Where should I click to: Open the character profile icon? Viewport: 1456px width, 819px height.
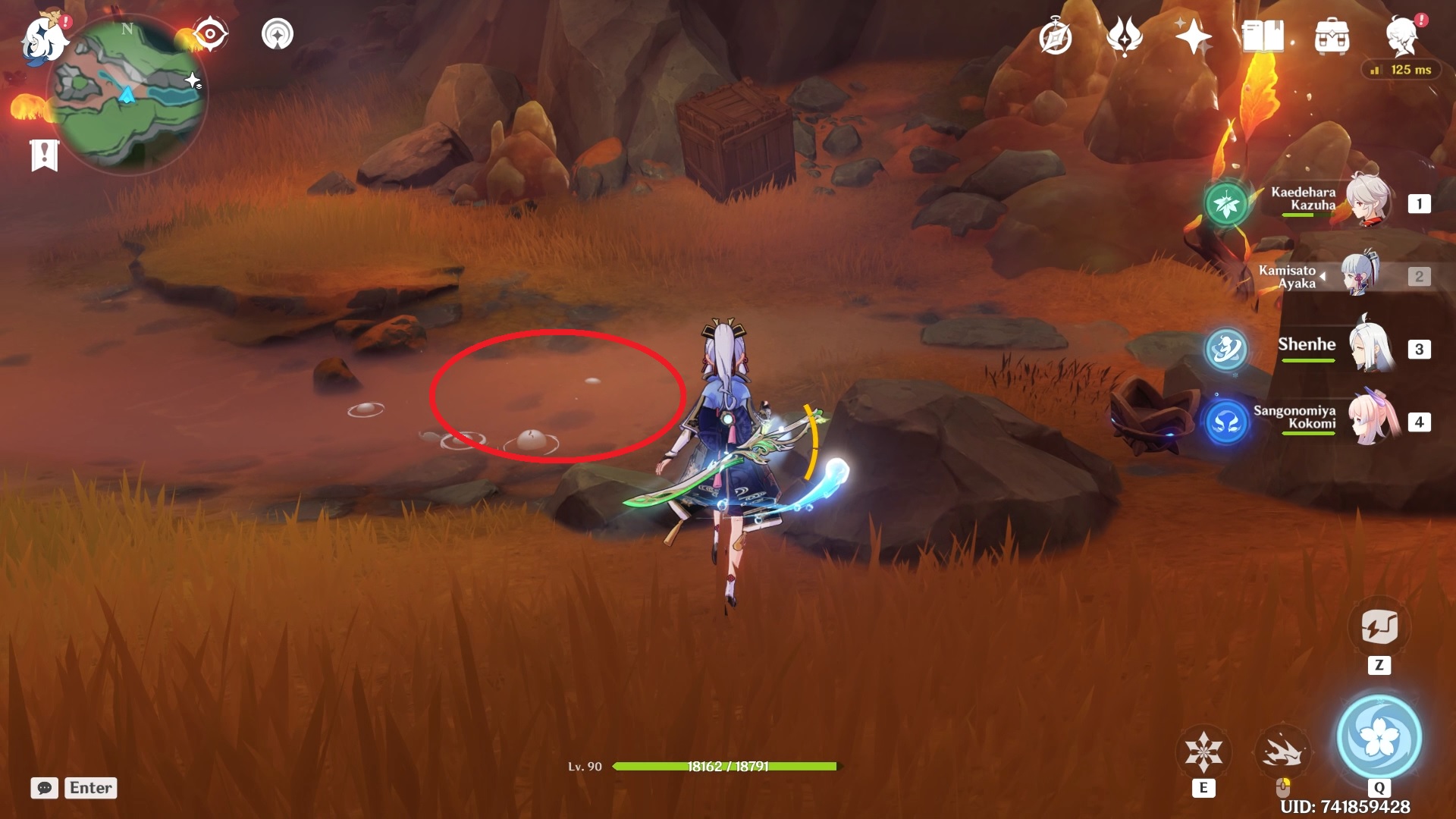coord(1402,36)
